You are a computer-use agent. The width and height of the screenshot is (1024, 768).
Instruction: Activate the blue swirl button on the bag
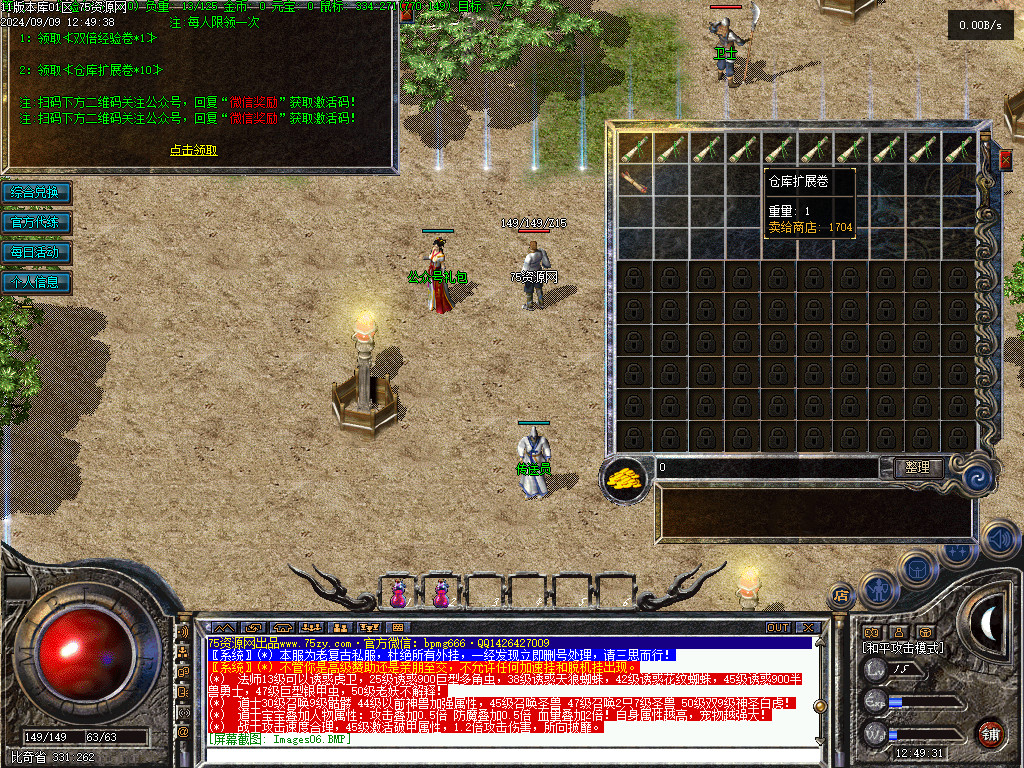pyautogui.click(x=977, y=477)
